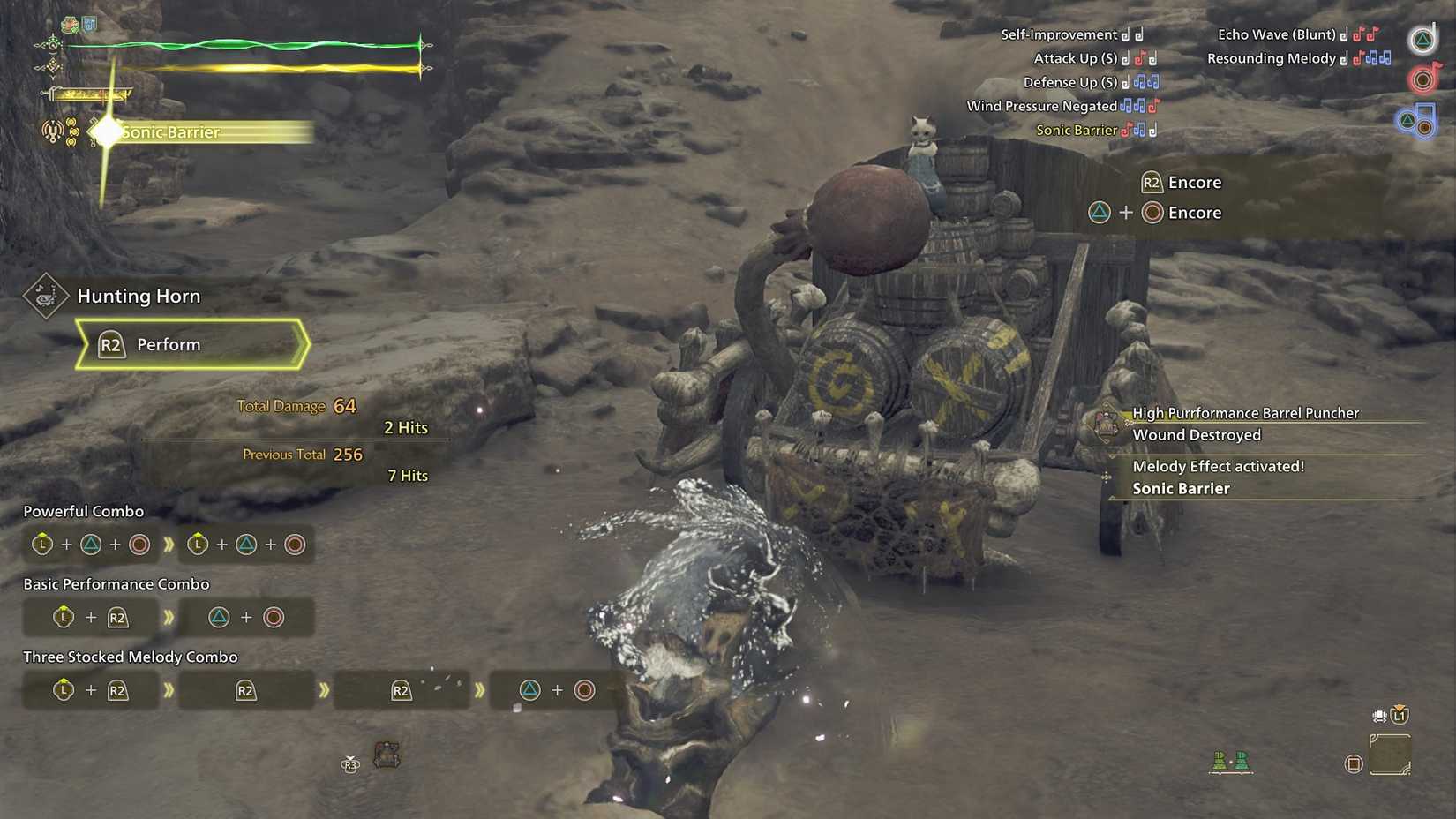Select the Attack Up (S) melody entry
Viewport: 1456px width, 819px height.
click(x=1077, y=58)
